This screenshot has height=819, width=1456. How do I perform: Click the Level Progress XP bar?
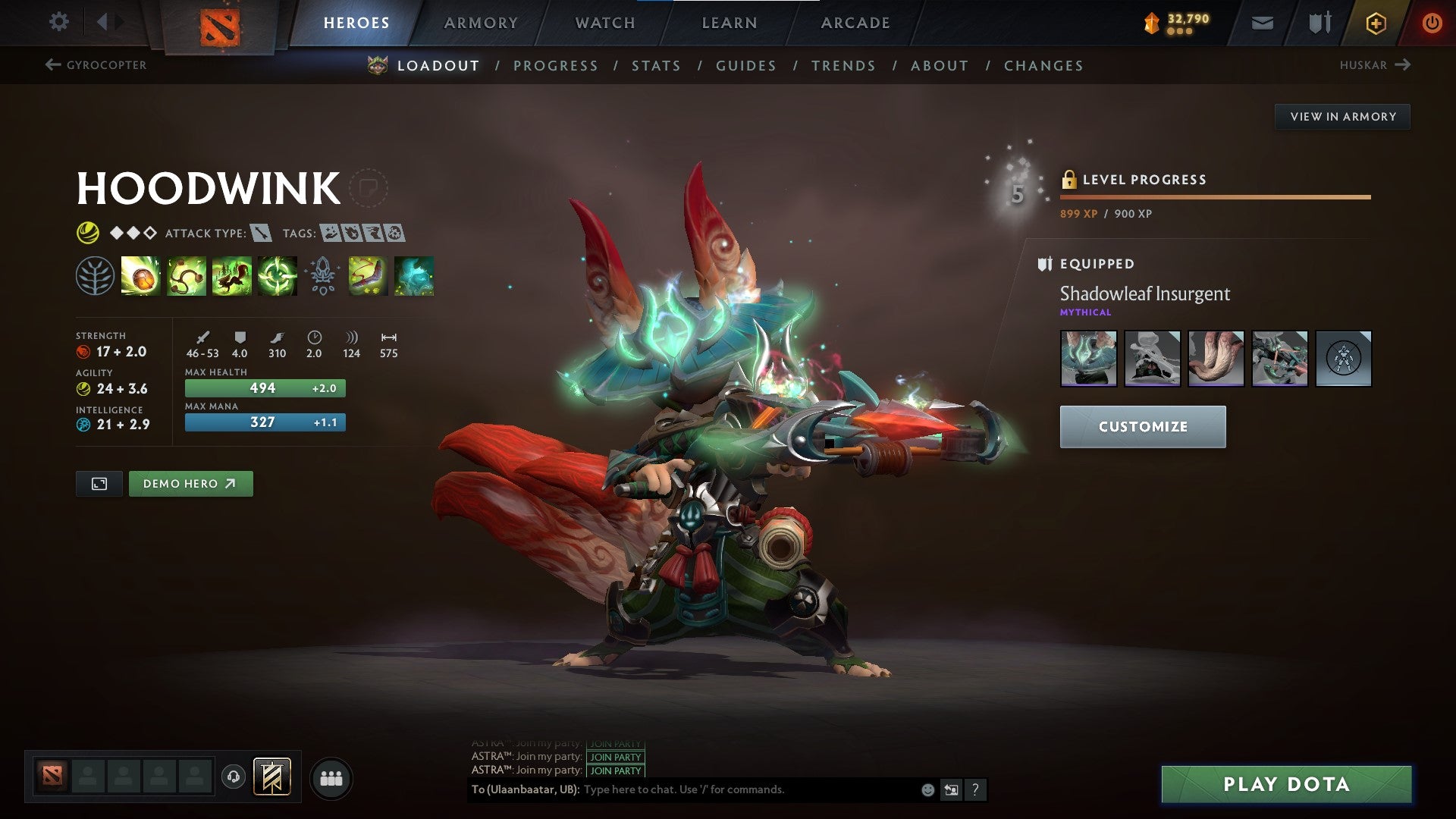(1213, 196)
